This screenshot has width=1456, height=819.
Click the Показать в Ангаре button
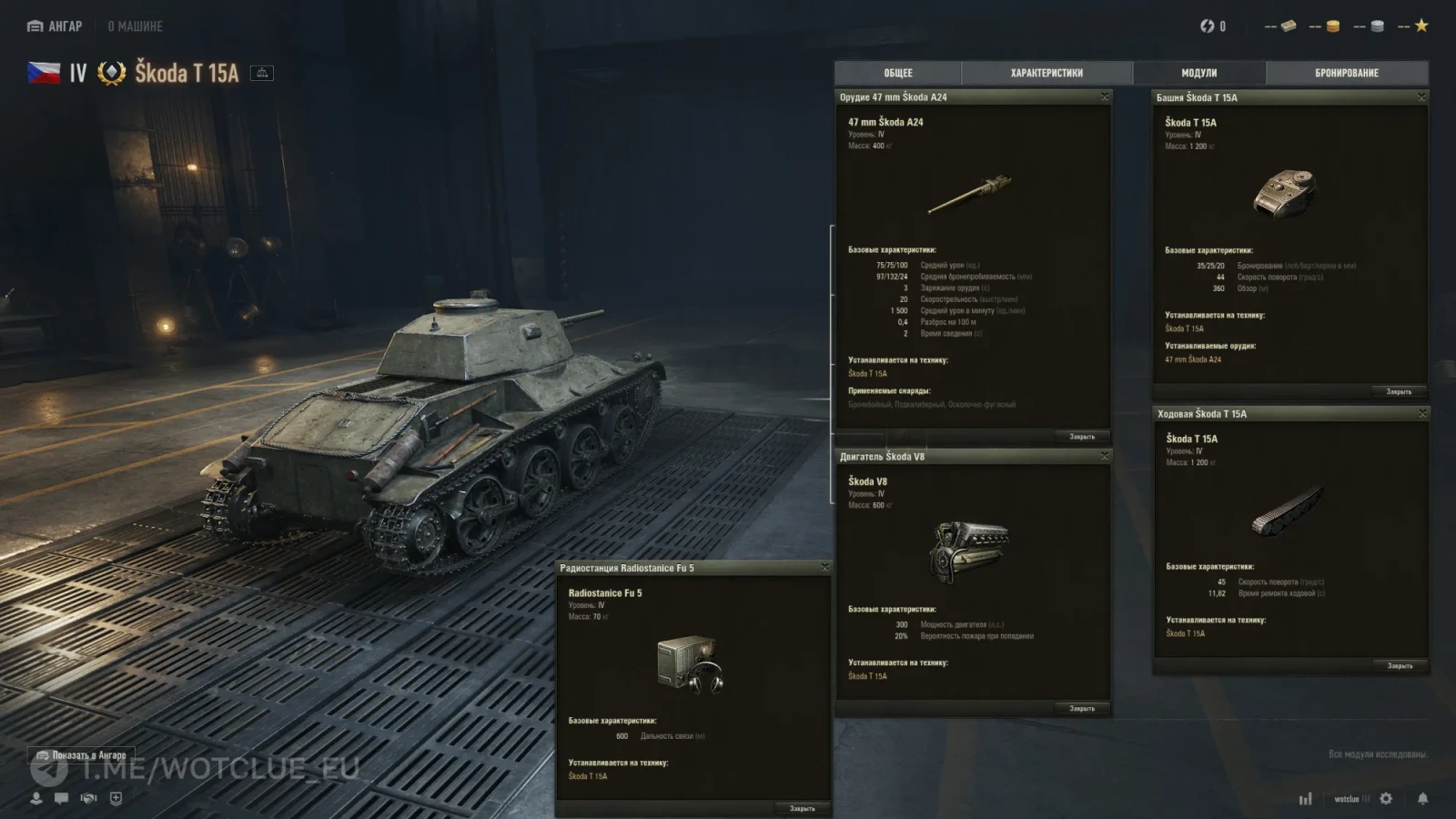tap(82, 755)
